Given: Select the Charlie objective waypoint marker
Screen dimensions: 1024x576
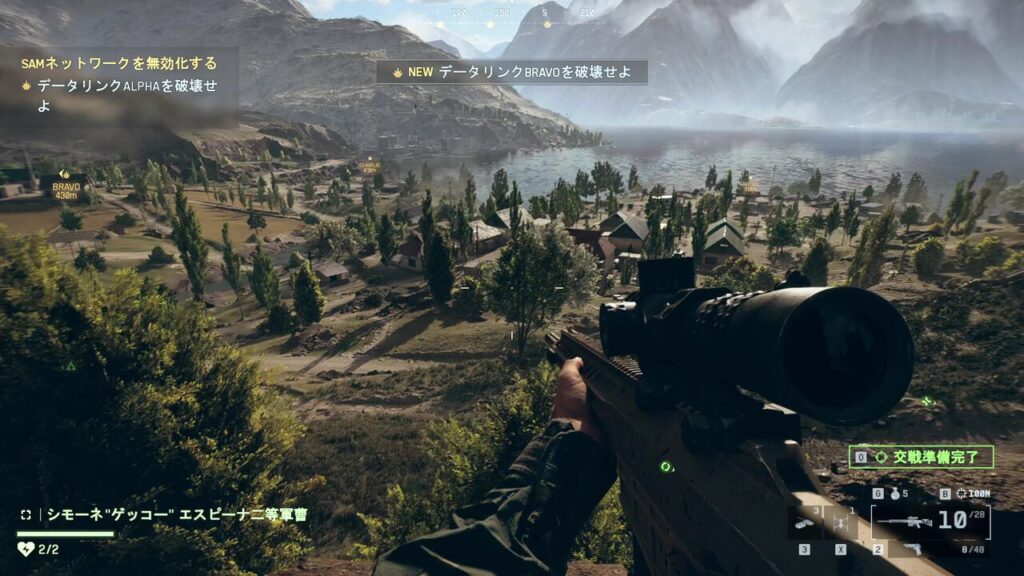Looking at the screenshot, I should [x=369, y=166].
